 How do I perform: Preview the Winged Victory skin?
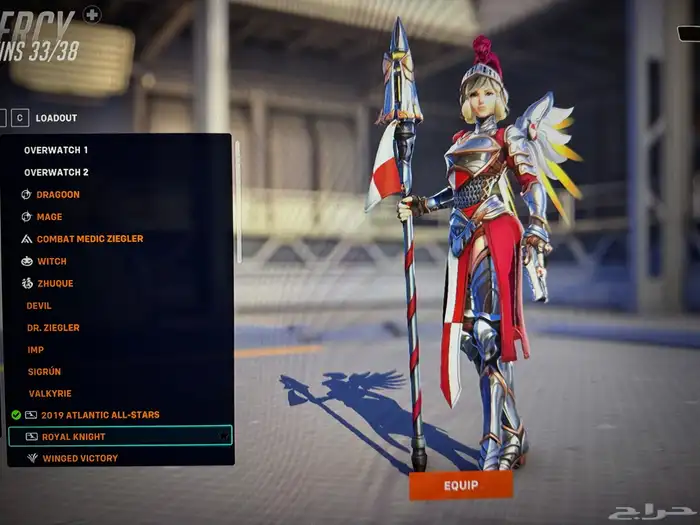click(80, 458)
